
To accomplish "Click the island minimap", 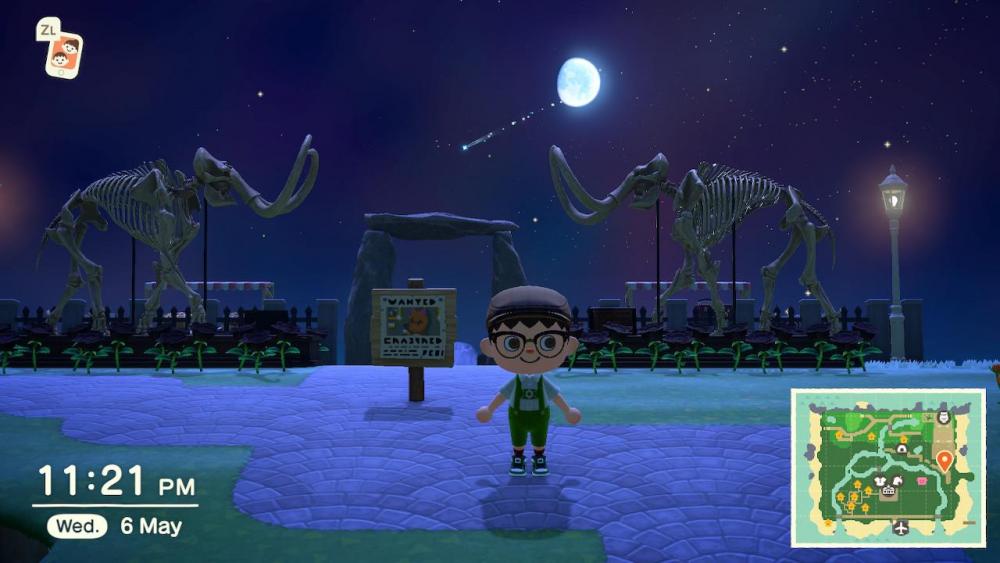I will pos(888,467).
